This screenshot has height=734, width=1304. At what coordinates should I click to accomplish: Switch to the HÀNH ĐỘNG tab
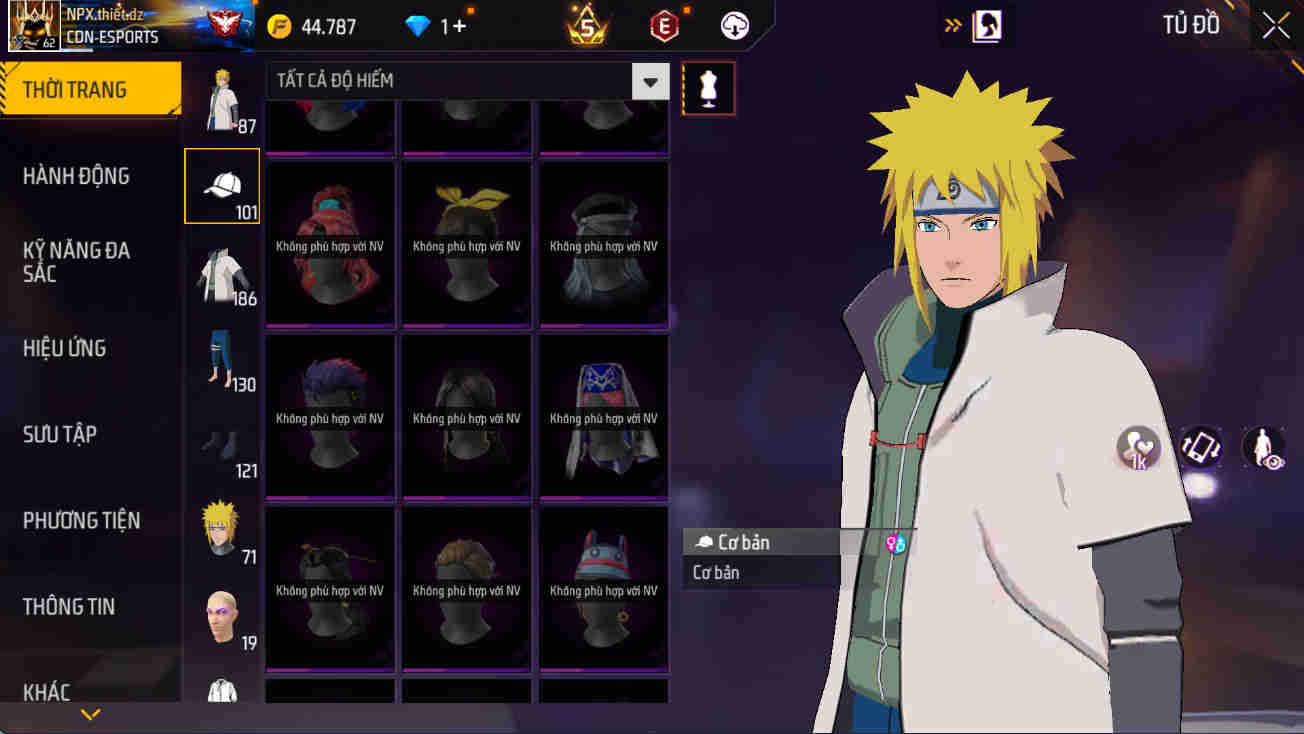pyautogui.click(x=75, y=175)
